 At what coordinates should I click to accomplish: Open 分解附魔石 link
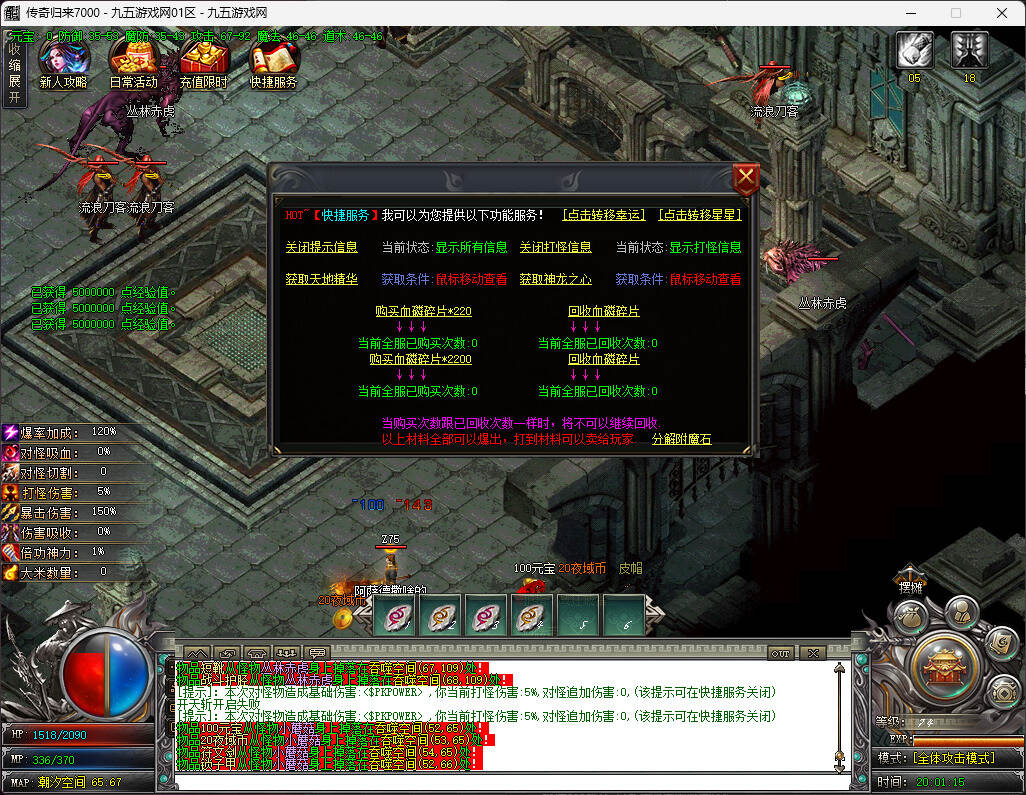681,439
